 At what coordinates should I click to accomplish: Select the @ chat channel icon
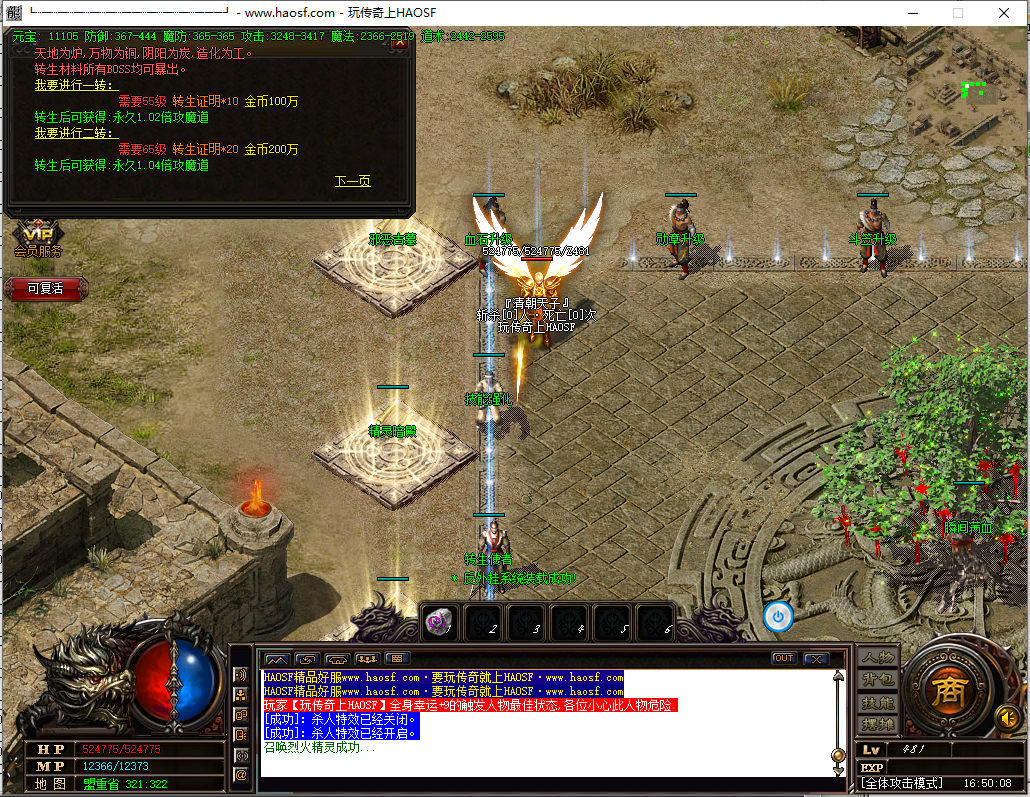coord(240,774)
